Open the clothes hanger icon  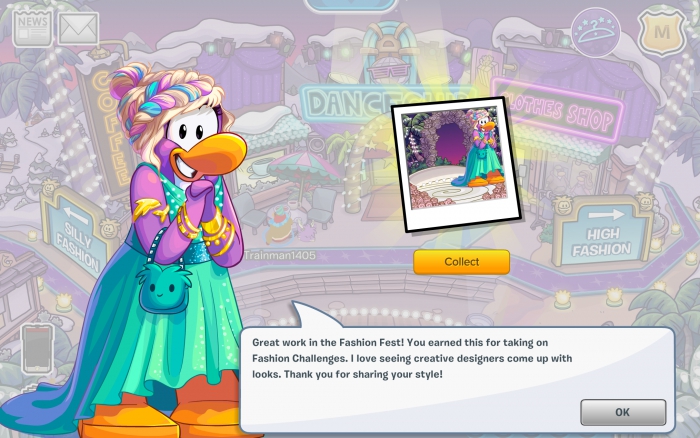tap(595, 33)
